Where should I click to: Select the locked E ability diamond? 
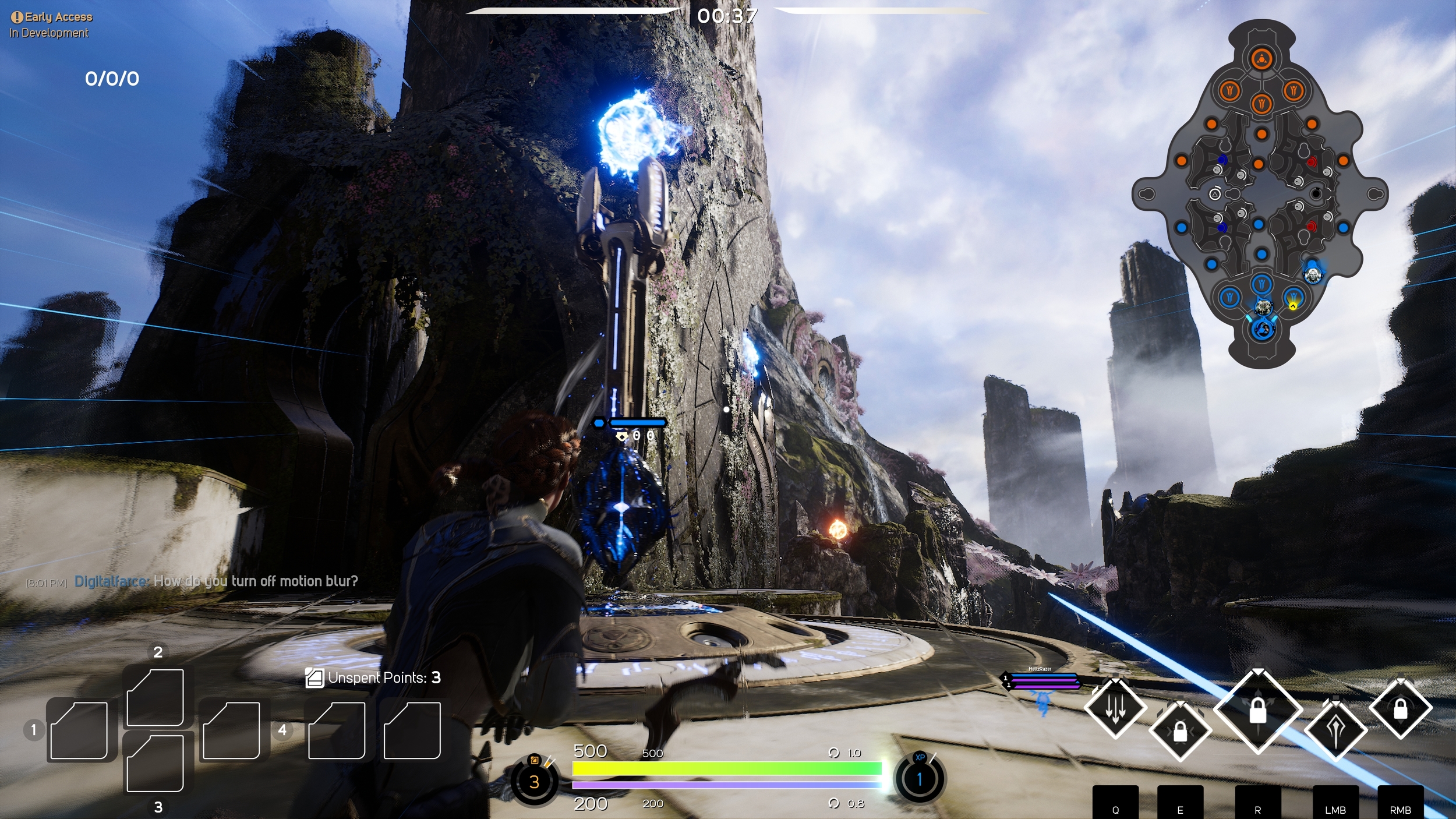coord(1180,731)
